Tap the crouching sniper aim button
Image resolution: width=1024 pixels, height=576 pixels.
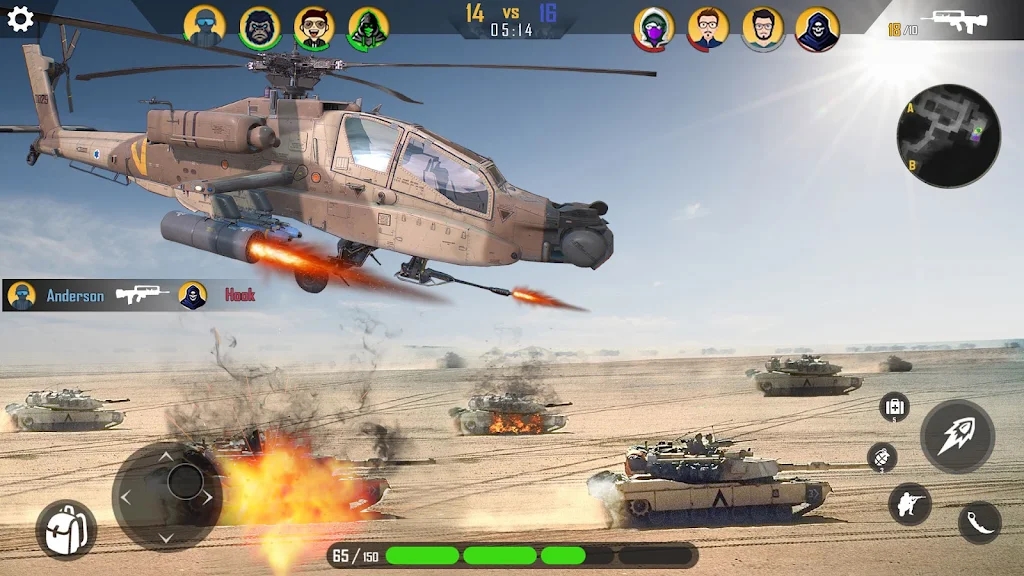click(909, 504)
